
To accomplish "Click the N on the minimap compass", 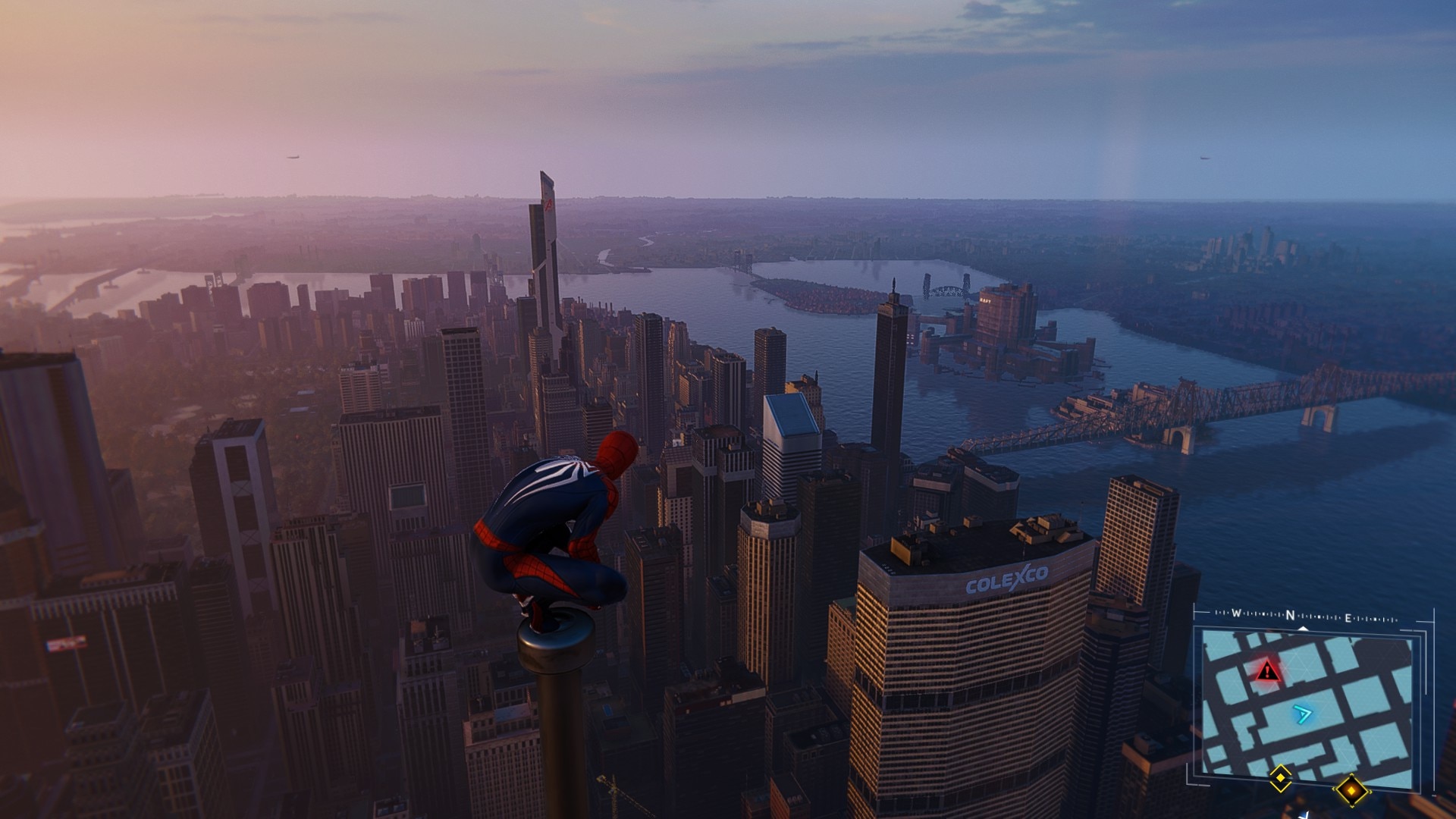I will (x=1290, y=616).
